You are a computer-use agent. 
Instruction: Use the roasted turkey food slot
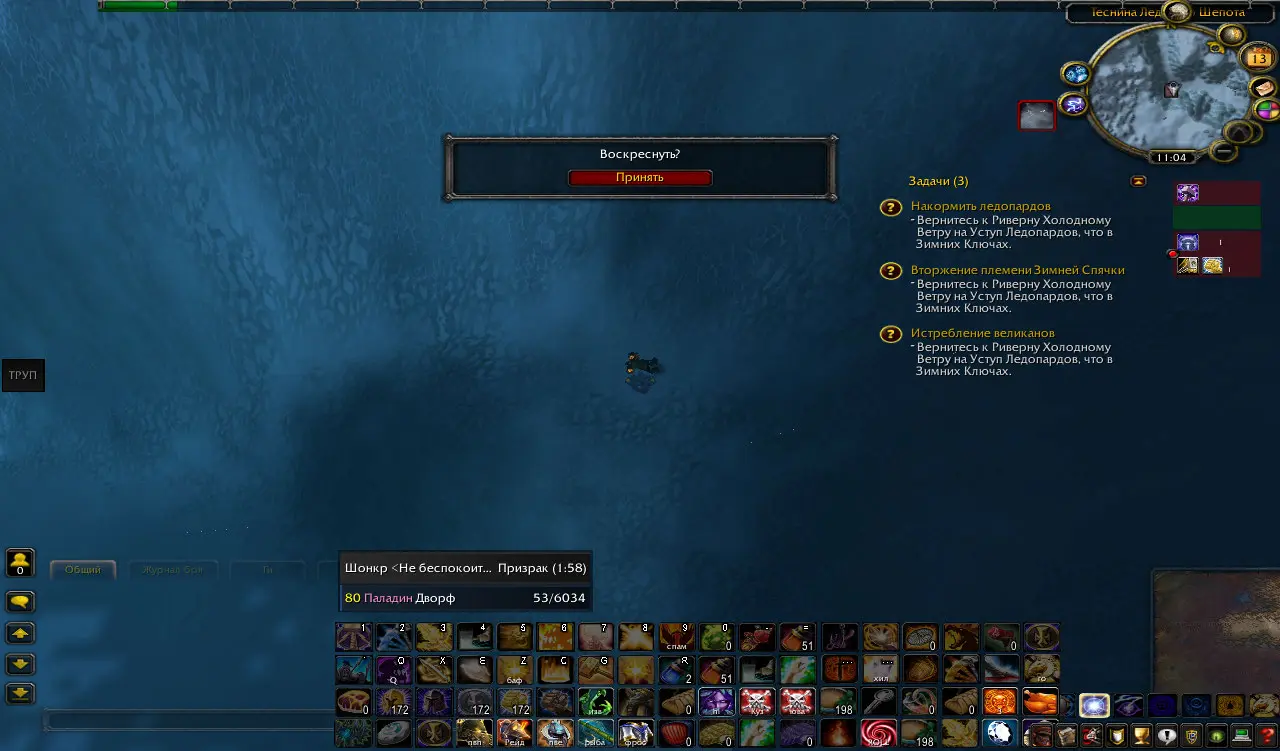click(1040, 702)
